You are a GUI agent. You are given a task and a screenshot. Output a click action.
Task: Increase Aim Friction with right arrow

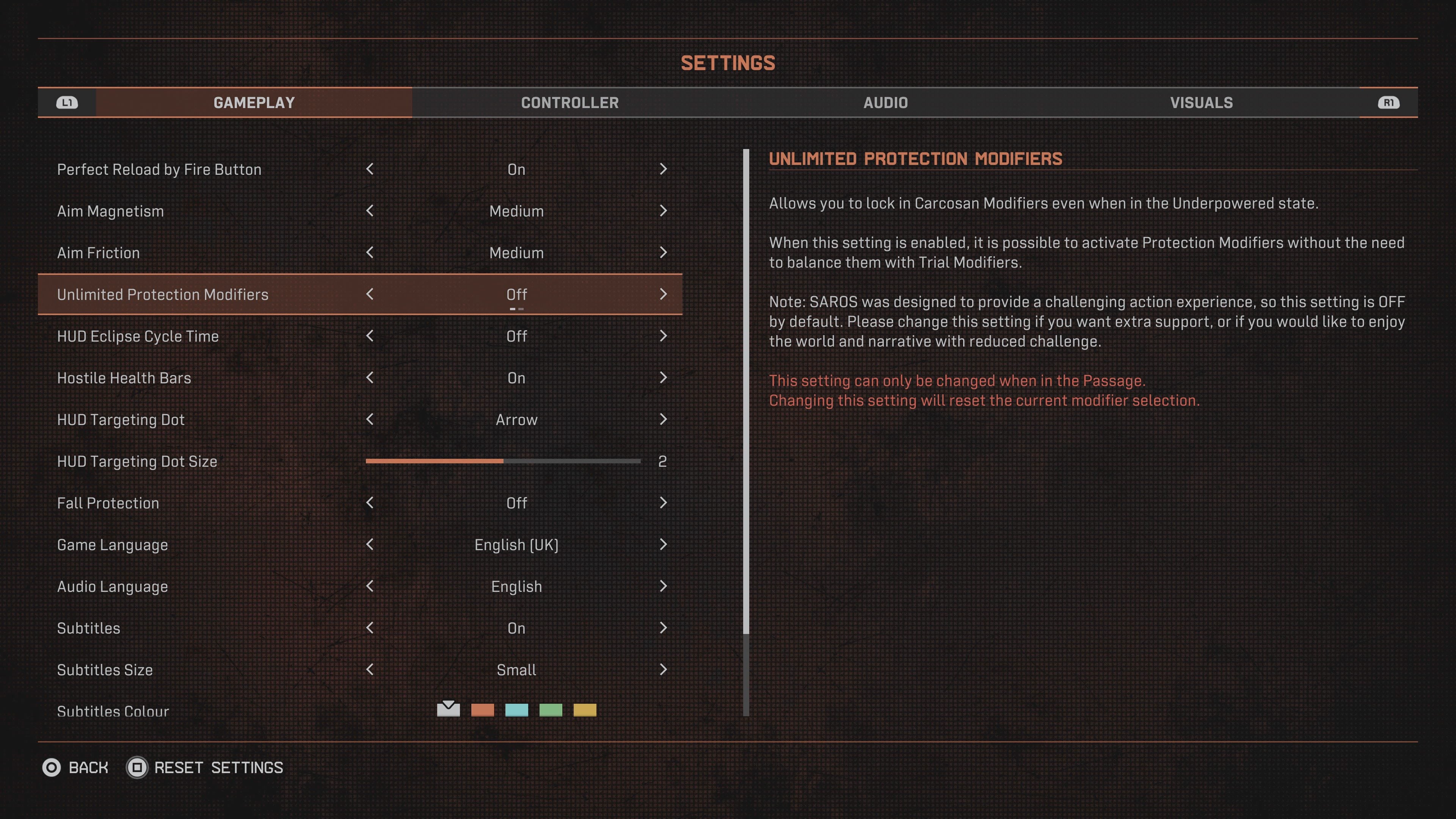[x=663, y=253]
